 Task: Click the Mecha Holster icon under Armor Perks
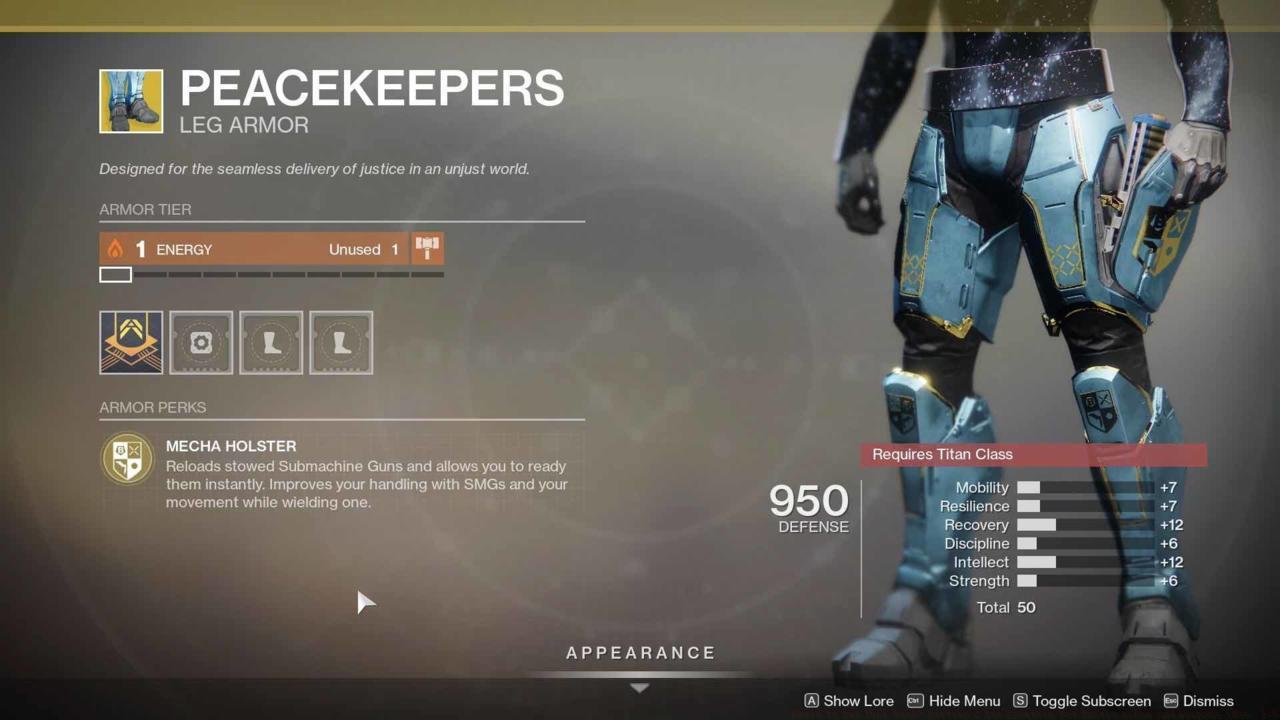pos(127,458)
